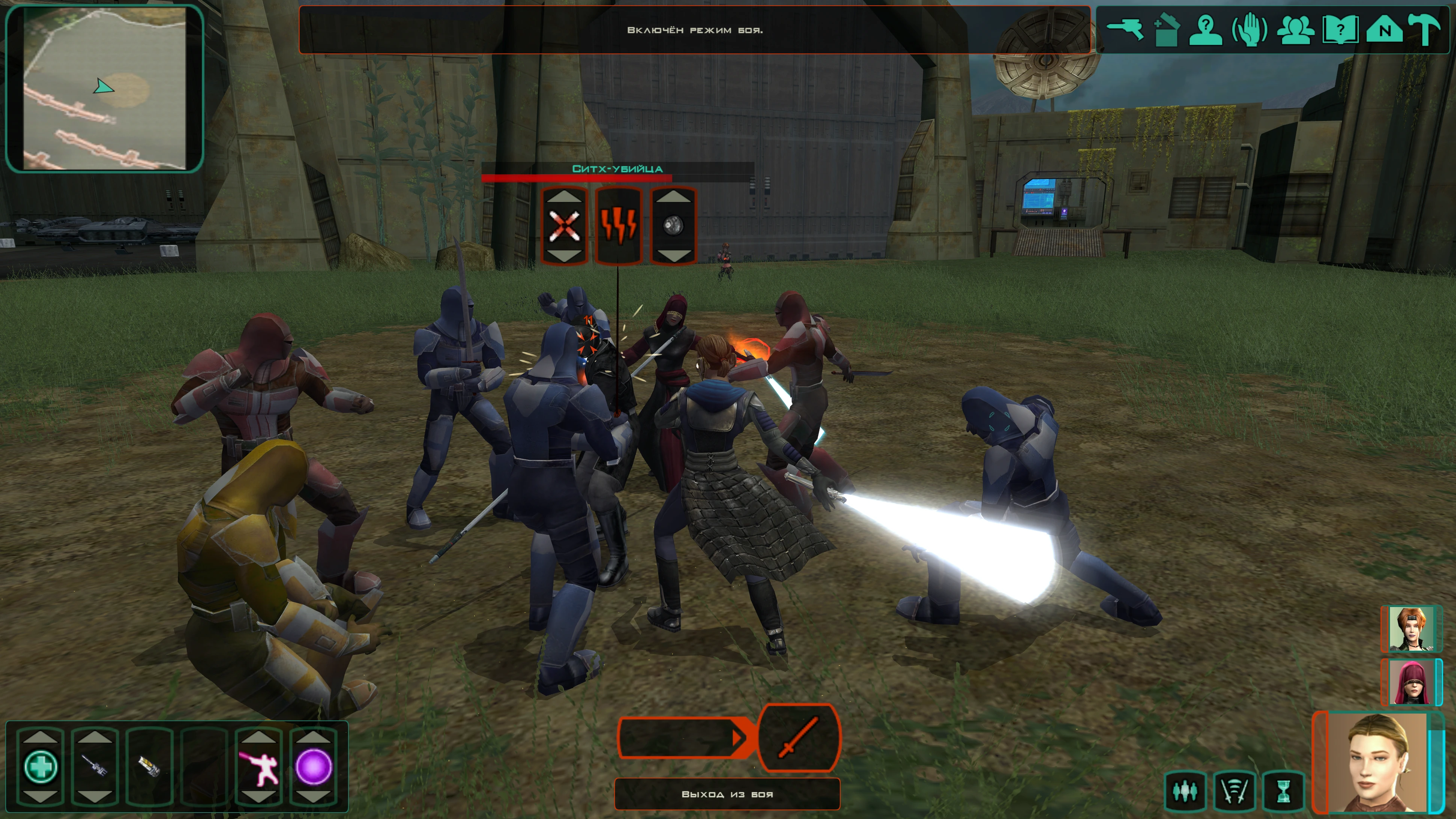The height and width of the screenshot is (819, 1456).
Task: Open the Force powers hand icon
Action: pyautogui.click(x=1250, y=29)
